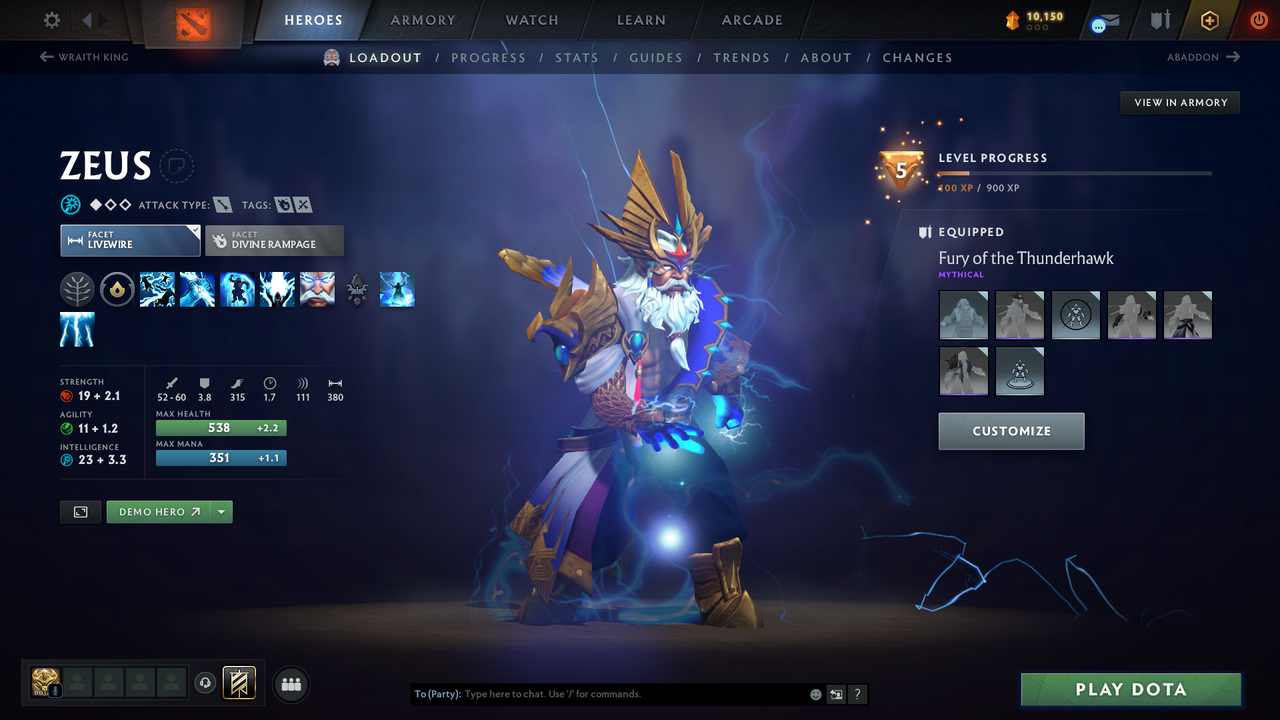
Task: Select the Livewire facet
Action: pos(130,240)
